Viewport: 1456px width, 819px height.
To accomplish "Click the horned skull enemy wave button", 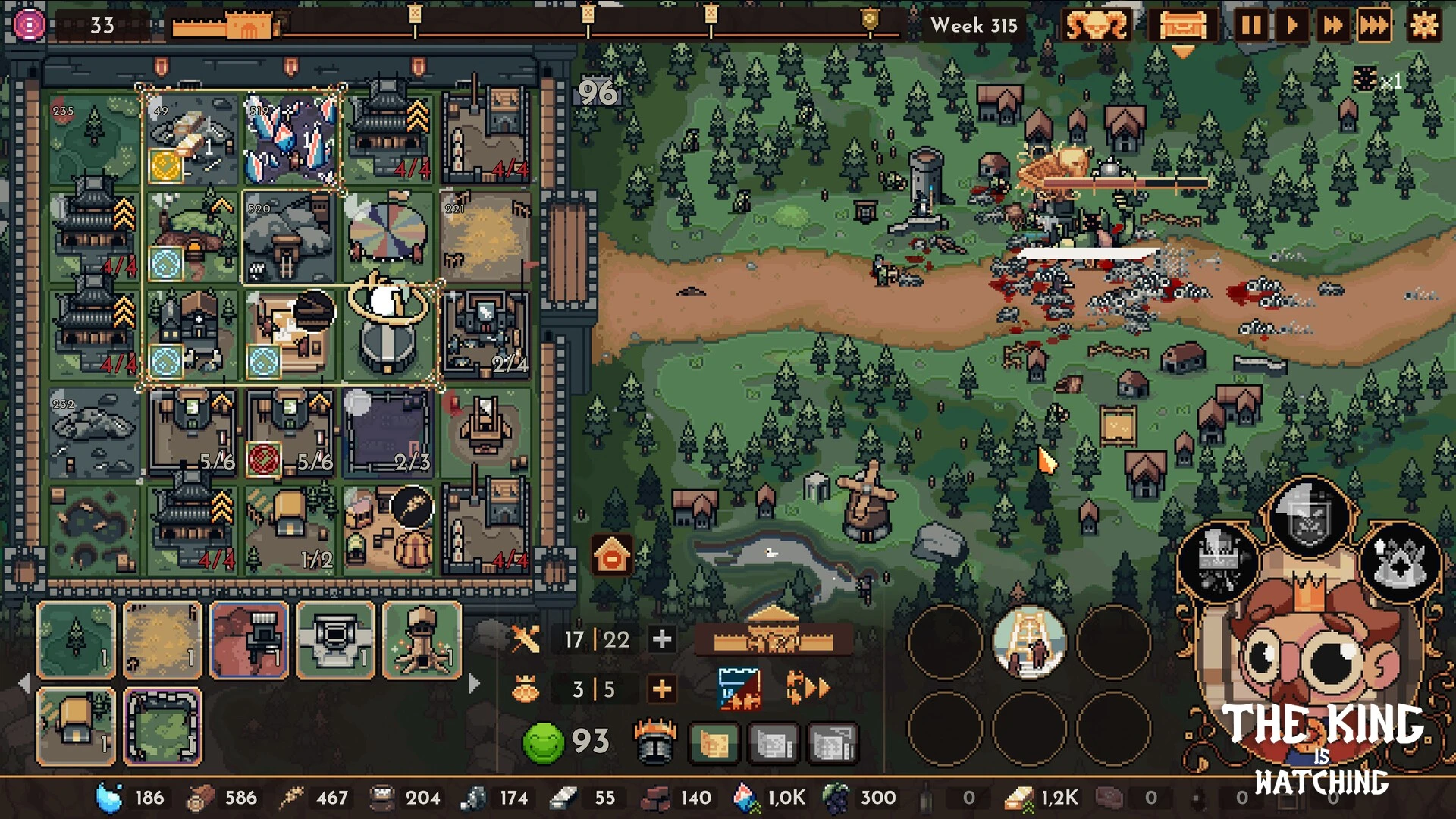I will pyautogui.click(x=1096, y=26).
